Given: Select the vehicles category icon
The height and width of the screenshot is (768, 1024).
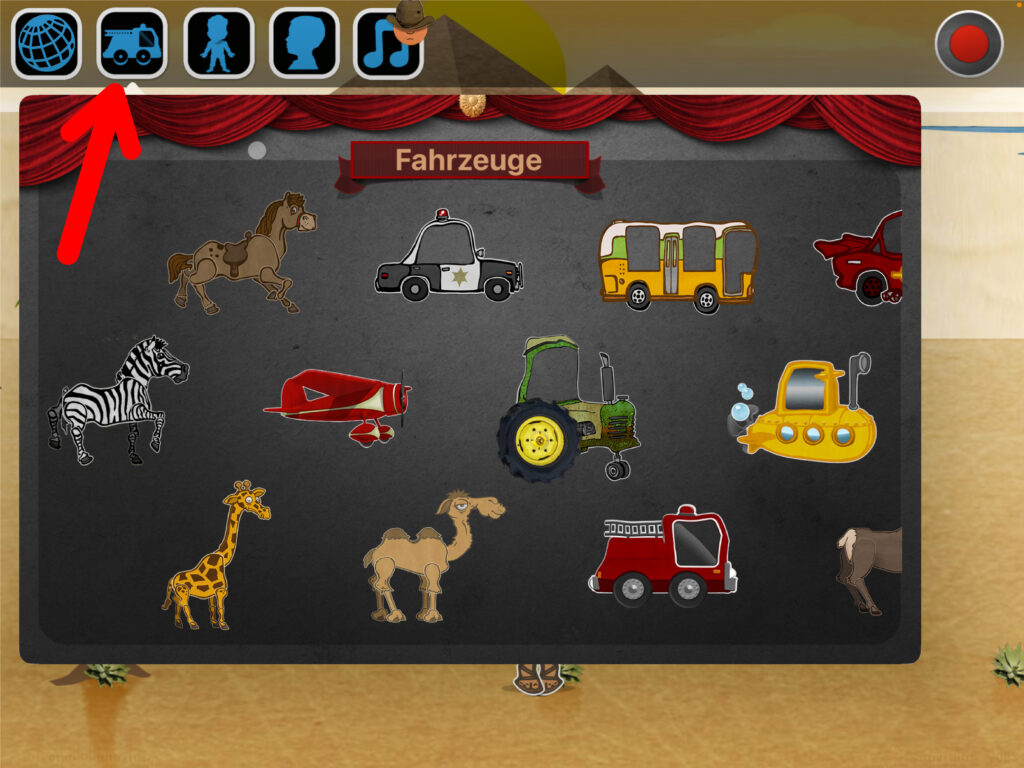Looking at the screenshot, I should click(132, 45).
